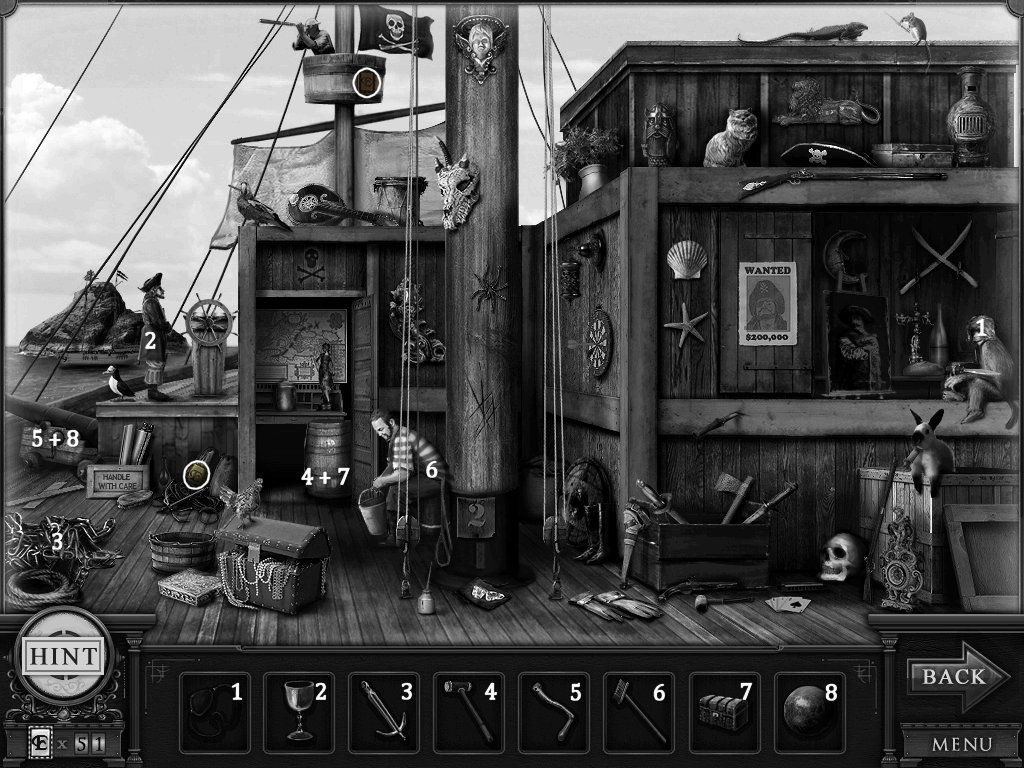Pick the crank handle in inventory slot 5

pyautogui.click(x=553, y=712)
